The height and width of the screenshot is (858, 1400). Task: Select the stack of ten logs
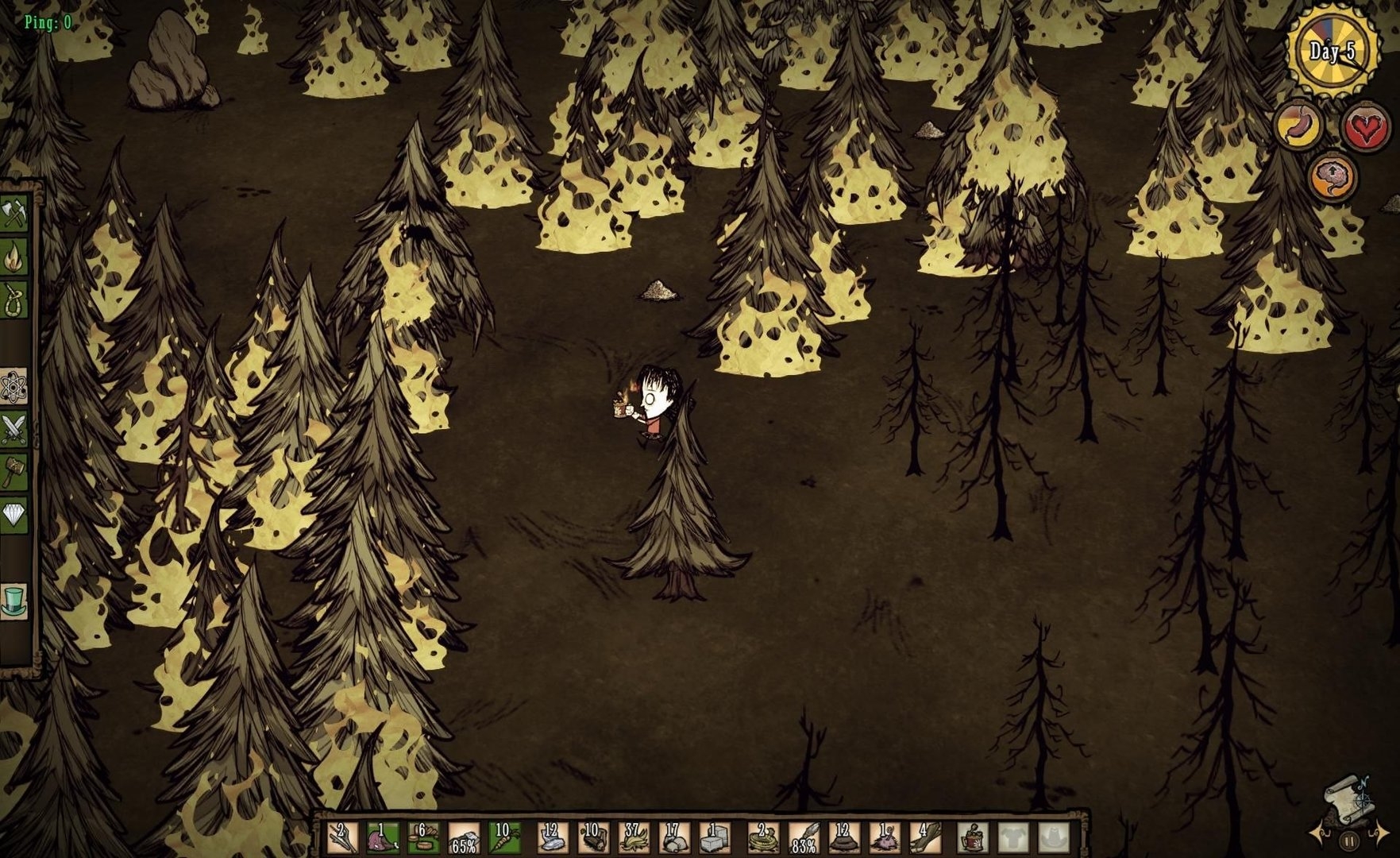(x=592, y=838)
